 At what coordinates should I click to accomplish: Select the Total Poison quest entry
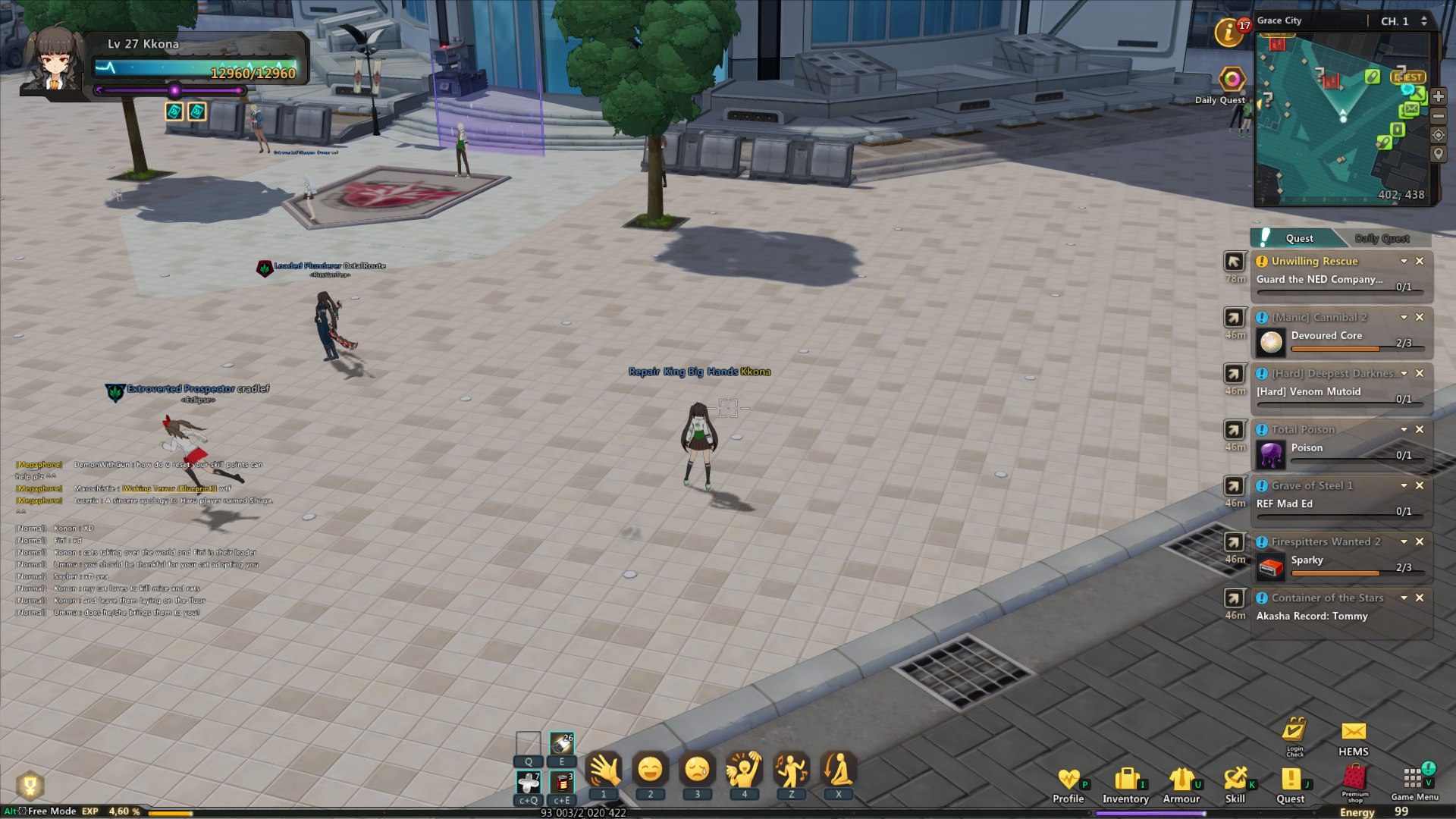click(x=1303, y=429)
